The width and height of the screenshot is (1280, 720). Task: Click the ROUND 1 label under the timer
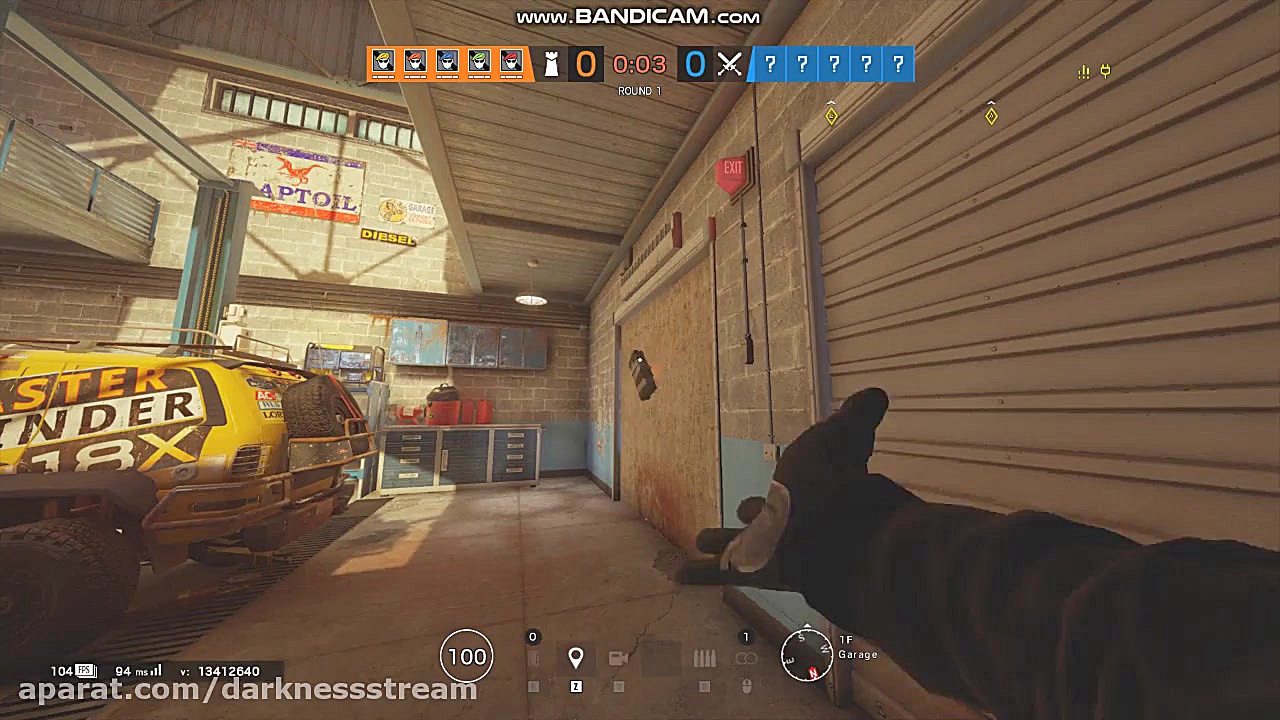641,90
